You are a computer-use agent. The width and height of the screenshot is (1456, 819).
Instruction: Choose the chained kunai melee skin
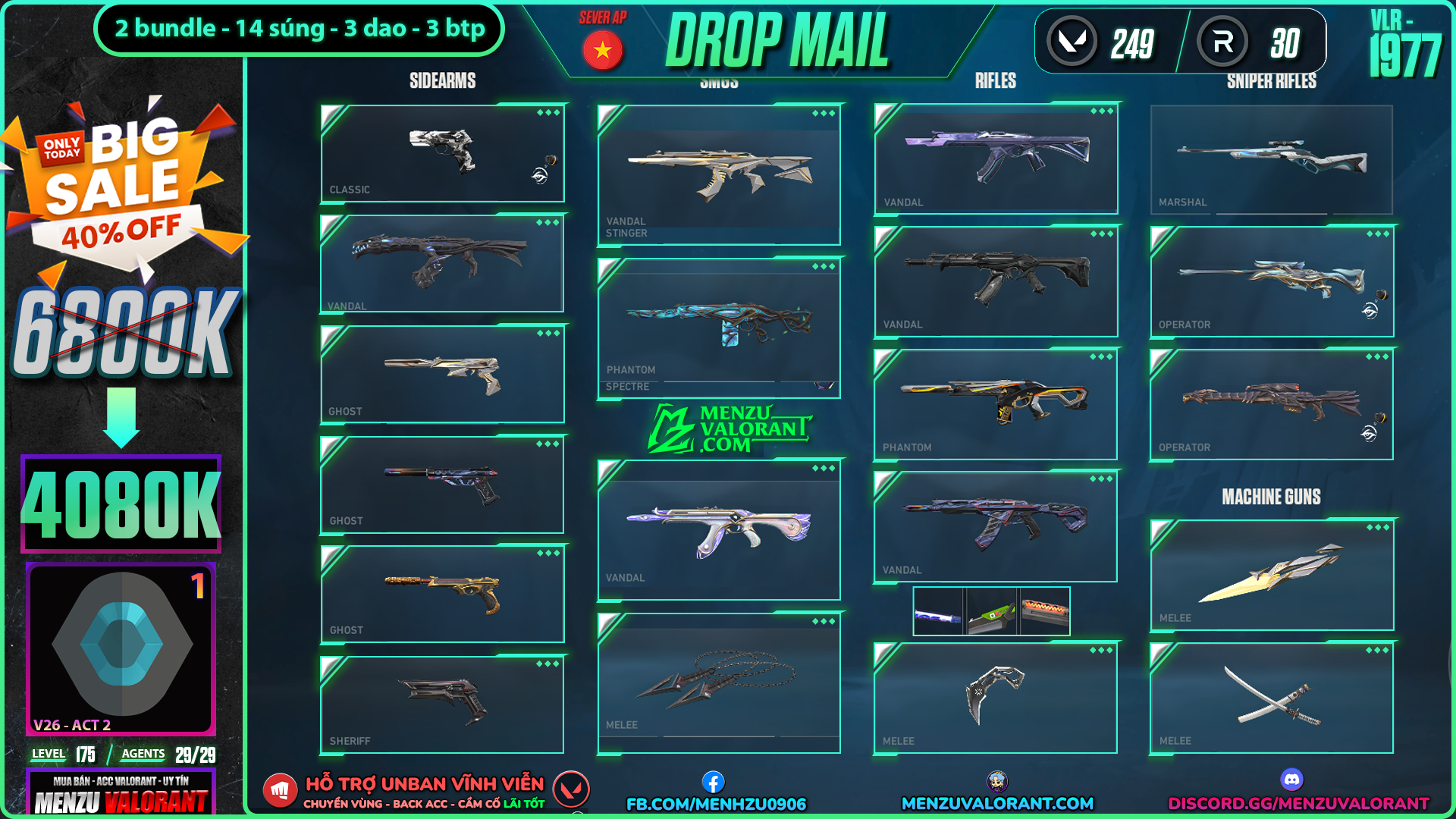718,682
